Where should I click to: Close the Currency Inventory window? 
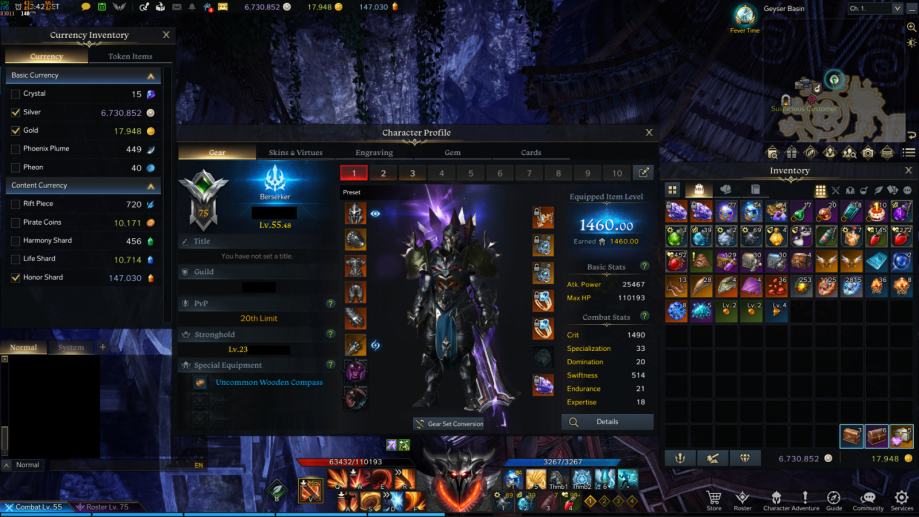coord(166,35)
